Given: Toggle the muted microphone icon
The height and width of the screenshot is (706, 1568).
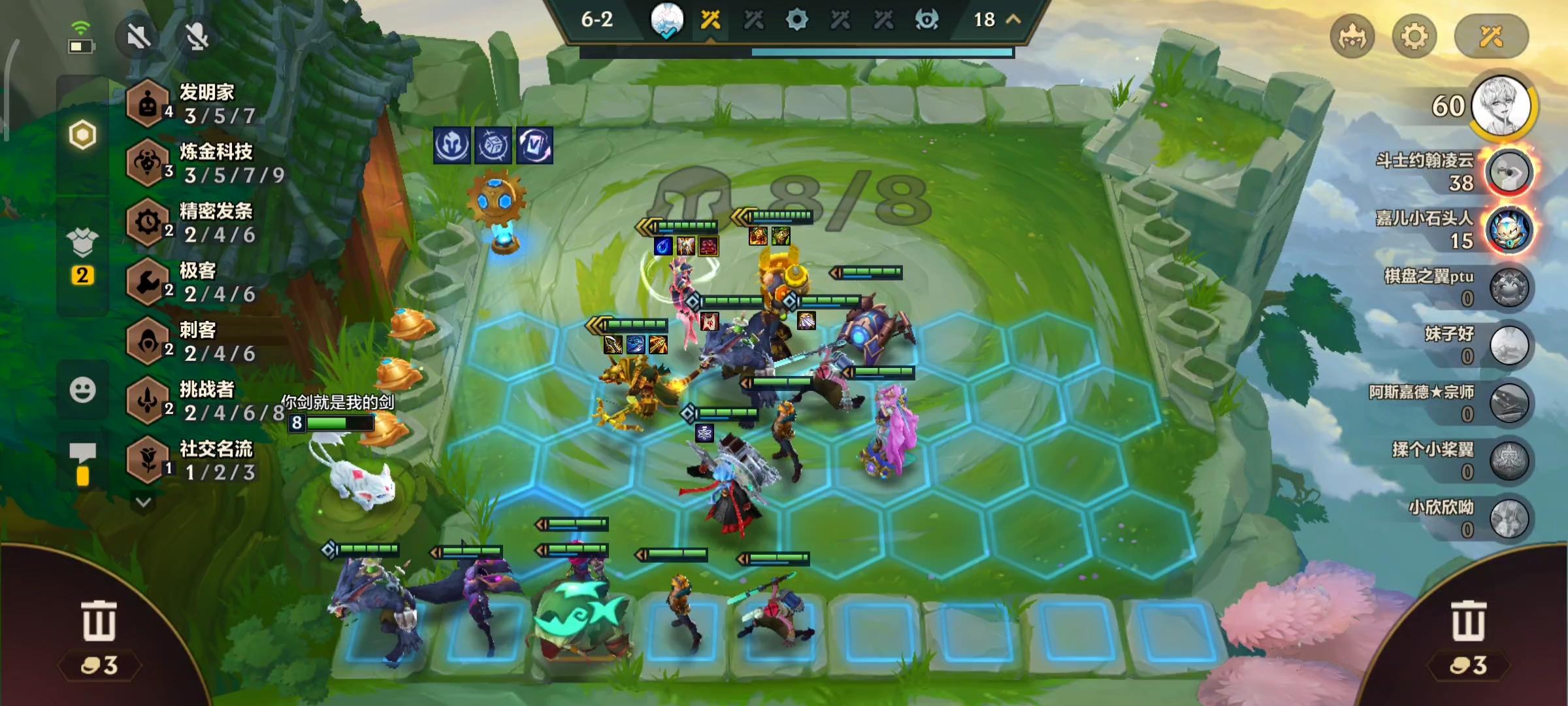Looking at the screenshot, I should coord(197,37).
